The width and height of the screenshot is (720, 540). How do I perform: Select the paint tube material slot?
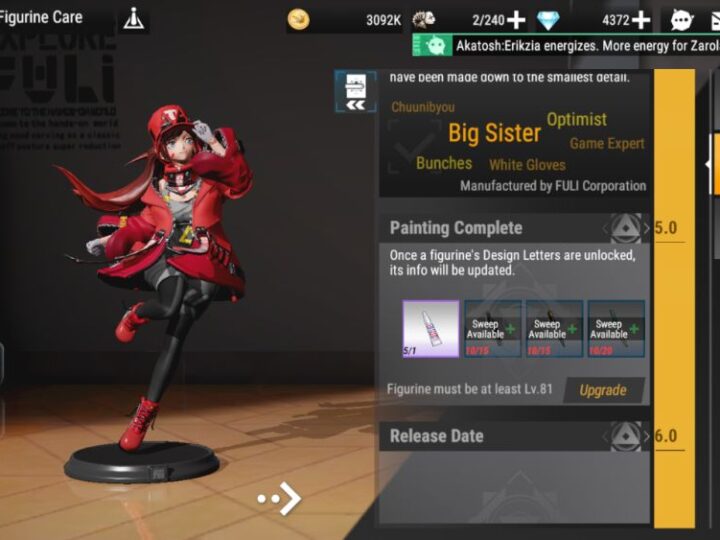pyautogui.click(x=430, y=328)
